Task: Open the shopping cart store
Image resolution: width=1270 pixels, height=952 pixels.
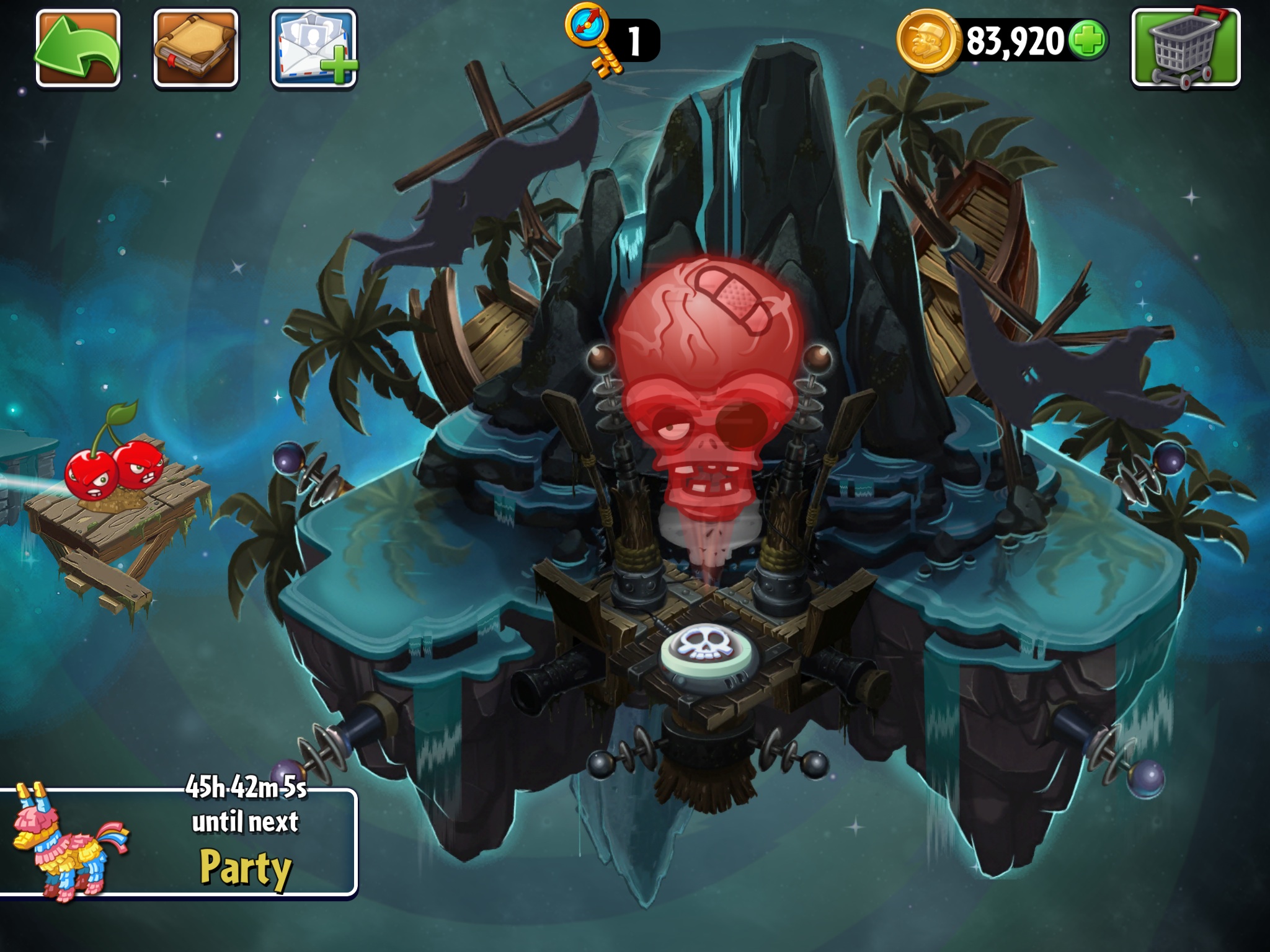Action: coord(1186,48)
